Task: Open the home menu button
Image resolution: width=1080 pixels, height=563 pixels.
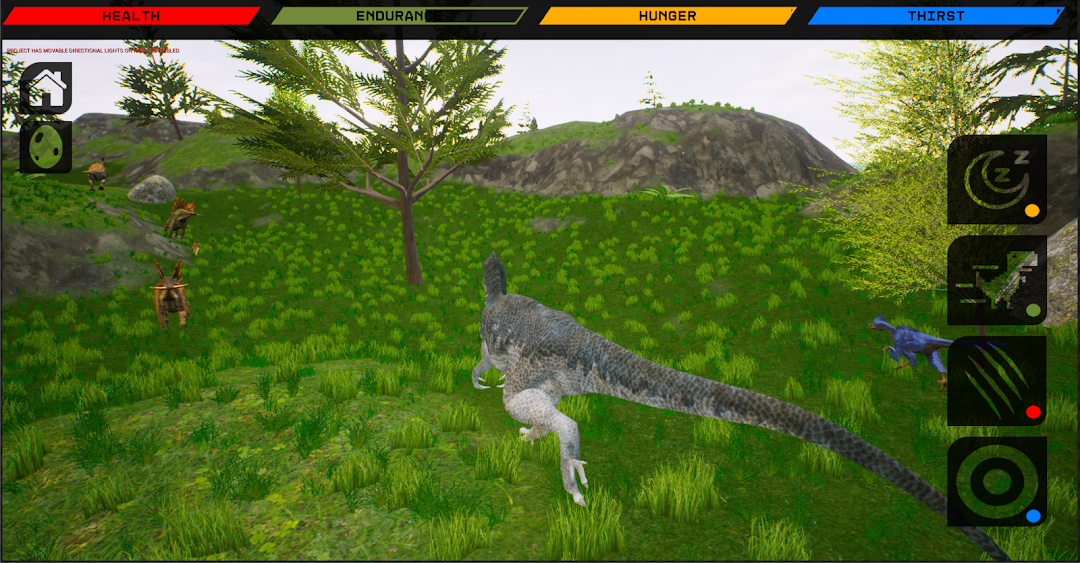Action: [x=46, y=88]
